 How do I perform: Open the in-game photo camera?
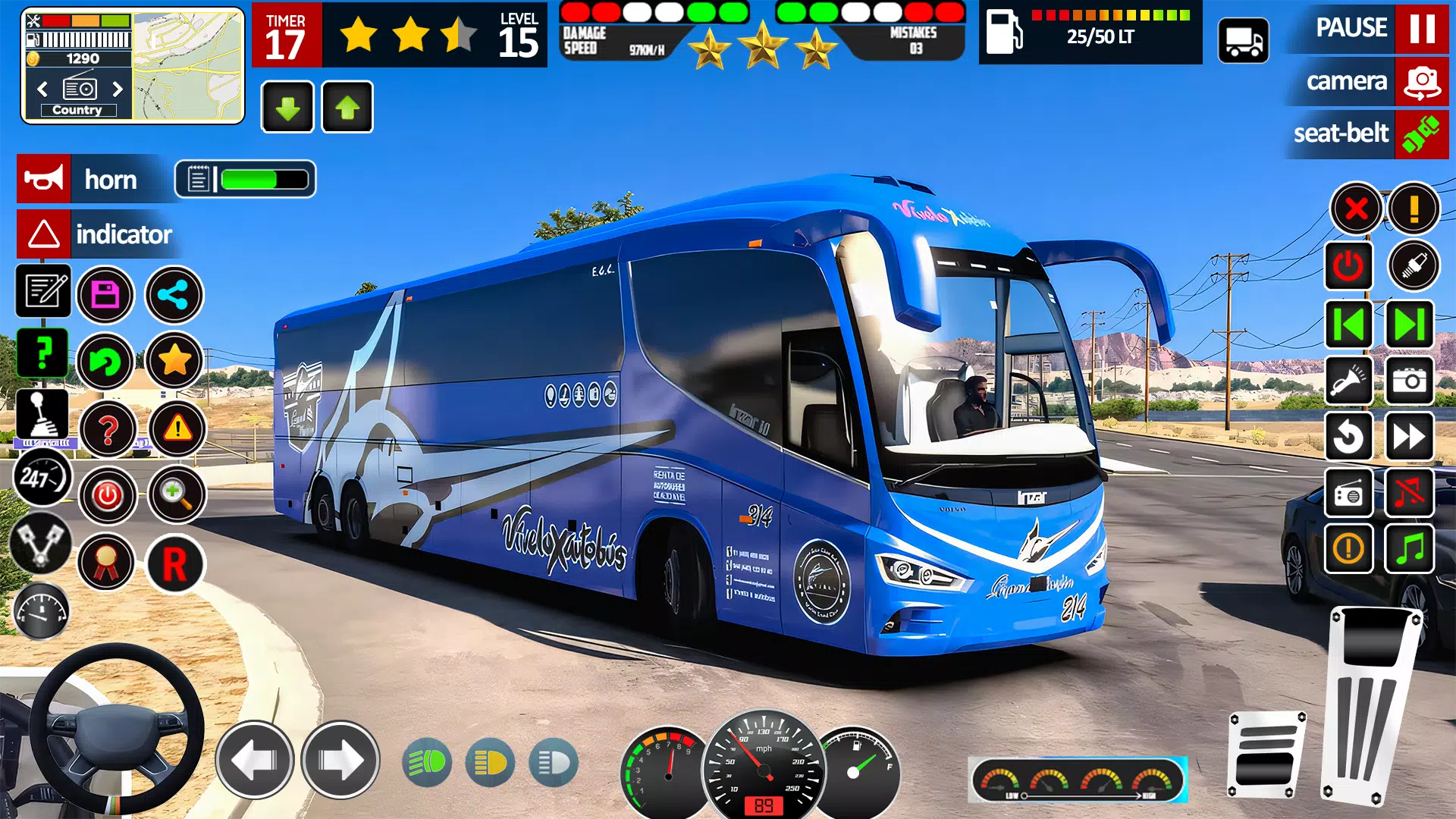point(1410,381)
